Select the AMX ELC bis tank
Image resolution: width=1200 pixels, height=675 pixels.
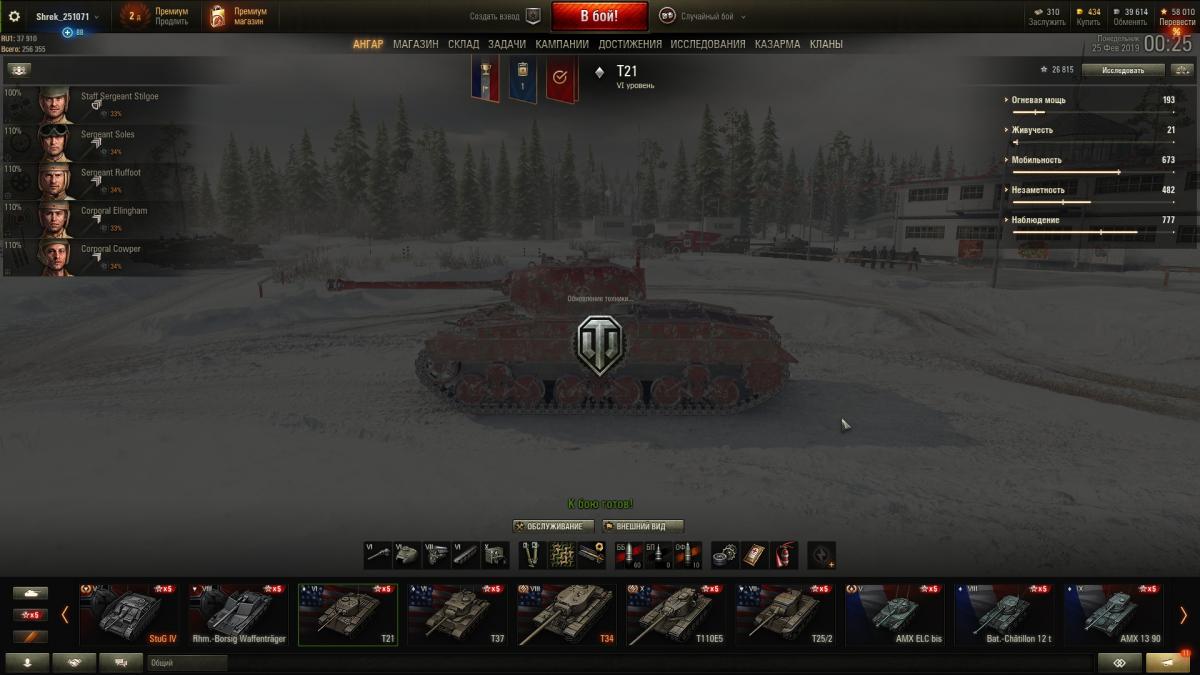tap(894, 614)
